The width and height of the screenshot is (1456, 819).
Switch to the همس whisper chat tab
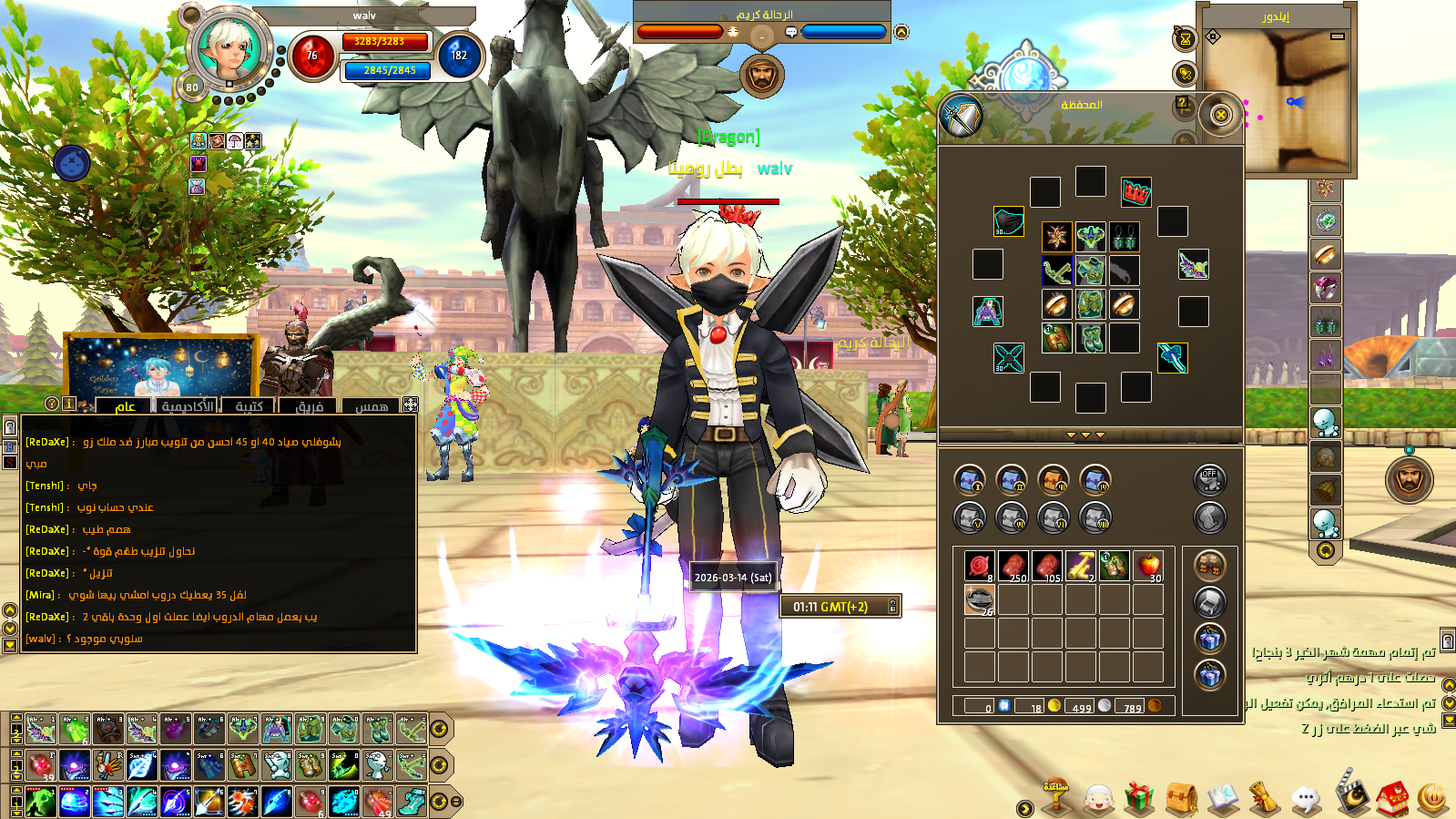point(372,406)
